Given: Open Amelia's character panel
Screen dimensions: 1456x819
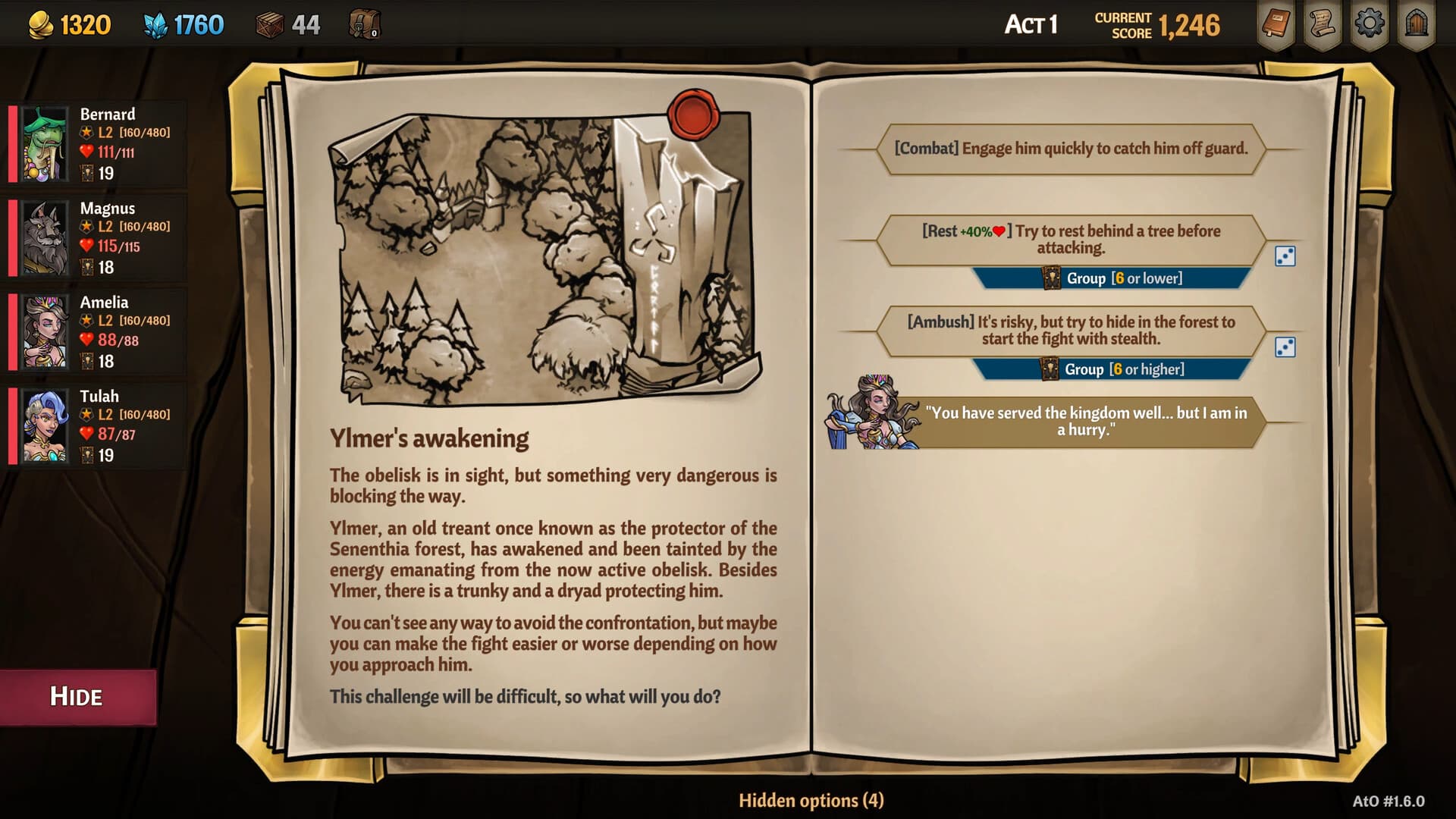Looking at the screenshot, I should [45, 332].
